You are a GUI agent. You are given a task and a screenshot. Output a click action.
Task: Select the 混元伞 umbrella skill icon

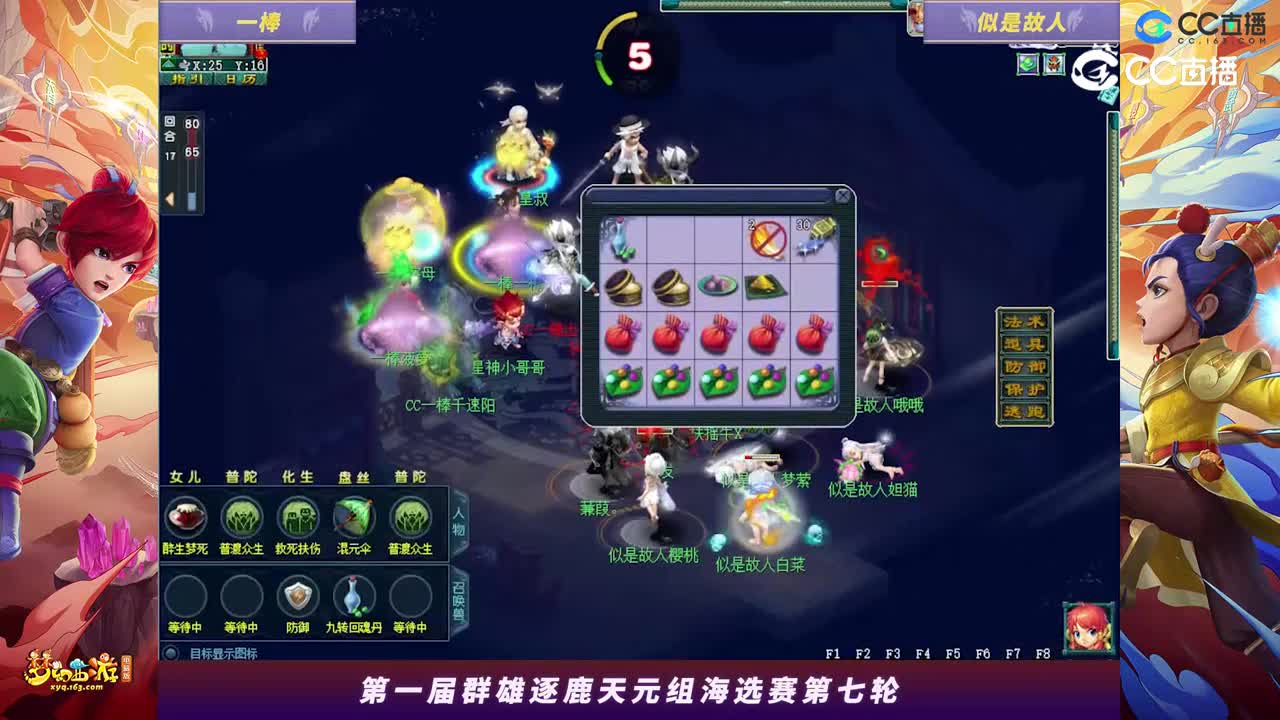351,517
